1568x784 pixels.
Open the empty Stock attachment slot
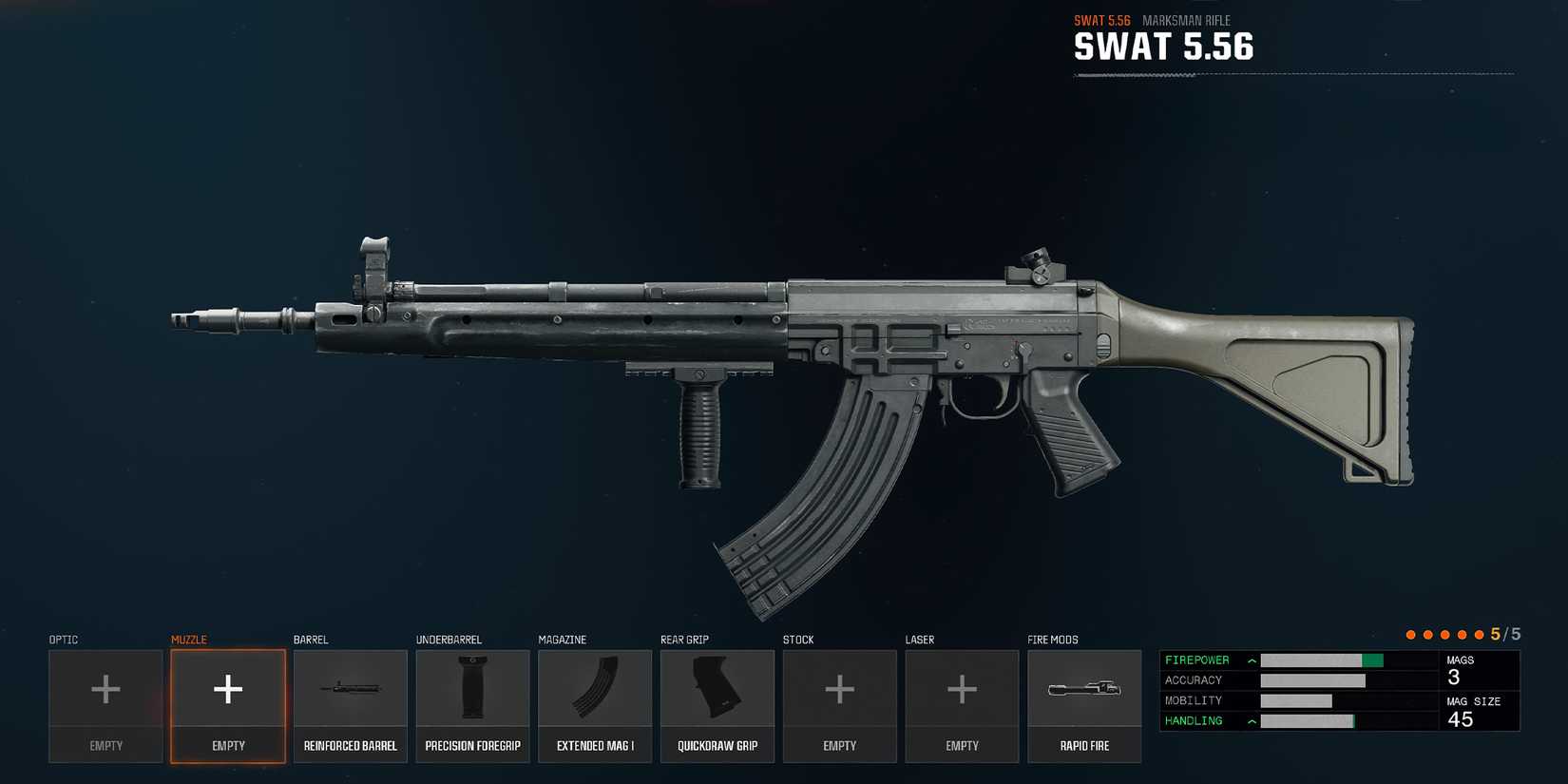click(x=839, y=689)
